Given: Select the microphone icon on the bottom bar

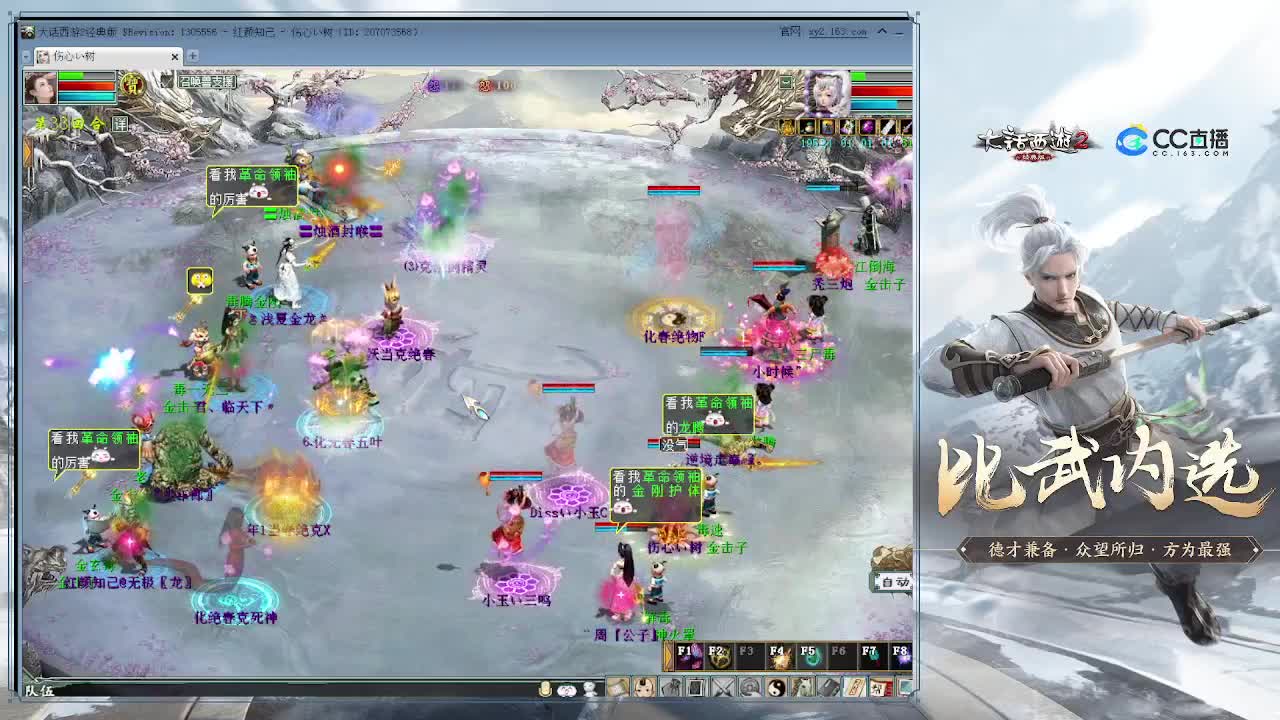Looking at the screenshot, I should click(x=545, y=688).
